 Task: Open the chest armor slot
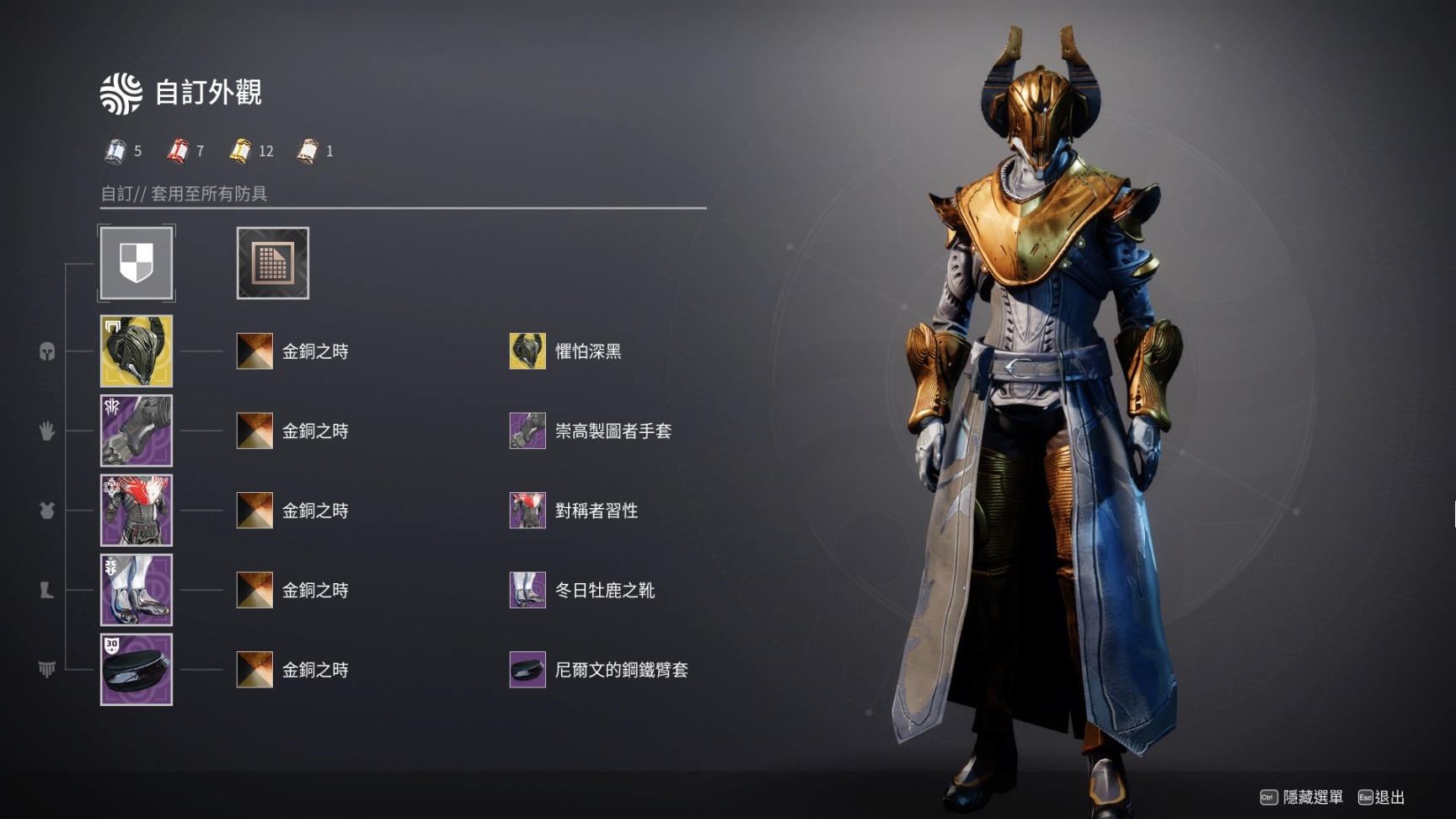(136, 511)
